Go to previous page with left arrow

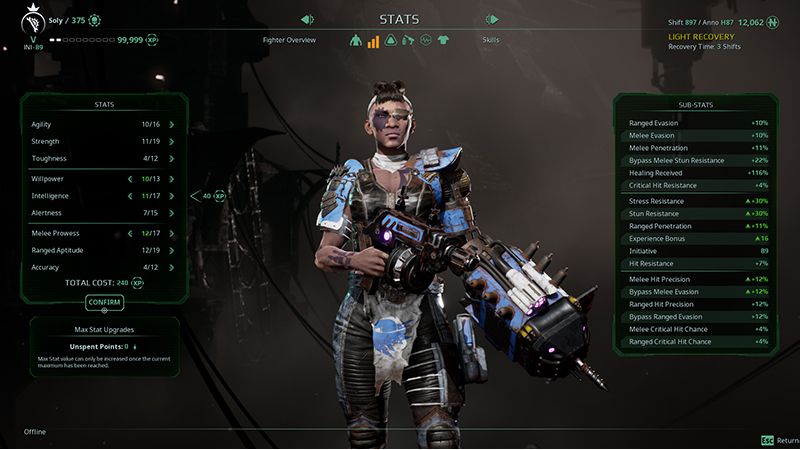[x=307, y=19]
